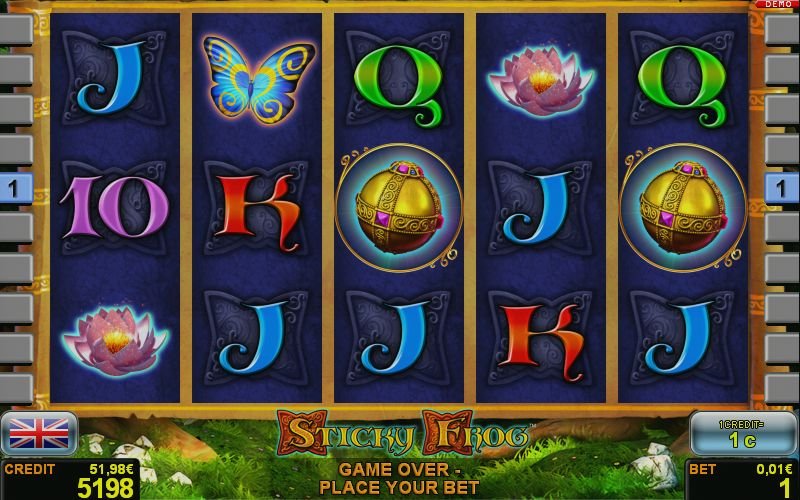Open language selection with the UK flag

39,433
